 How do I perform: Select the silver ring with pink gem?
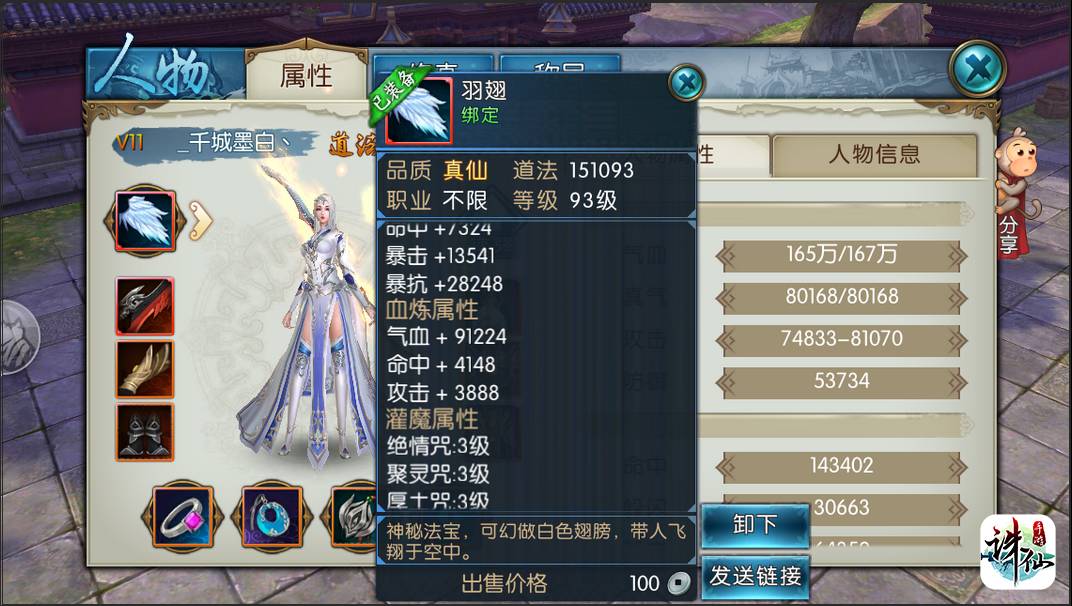click(181, 517)
